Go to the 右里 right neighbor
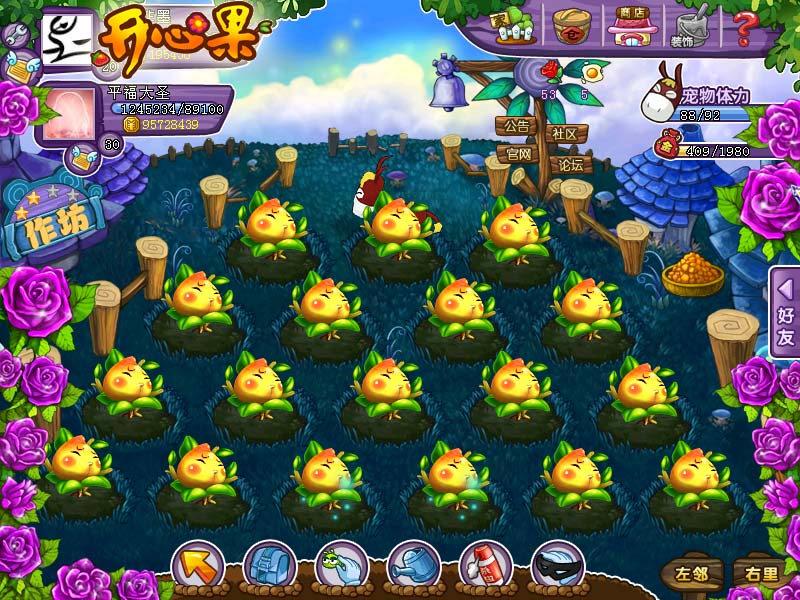800x600 pixels. click(x=757, y=574)
